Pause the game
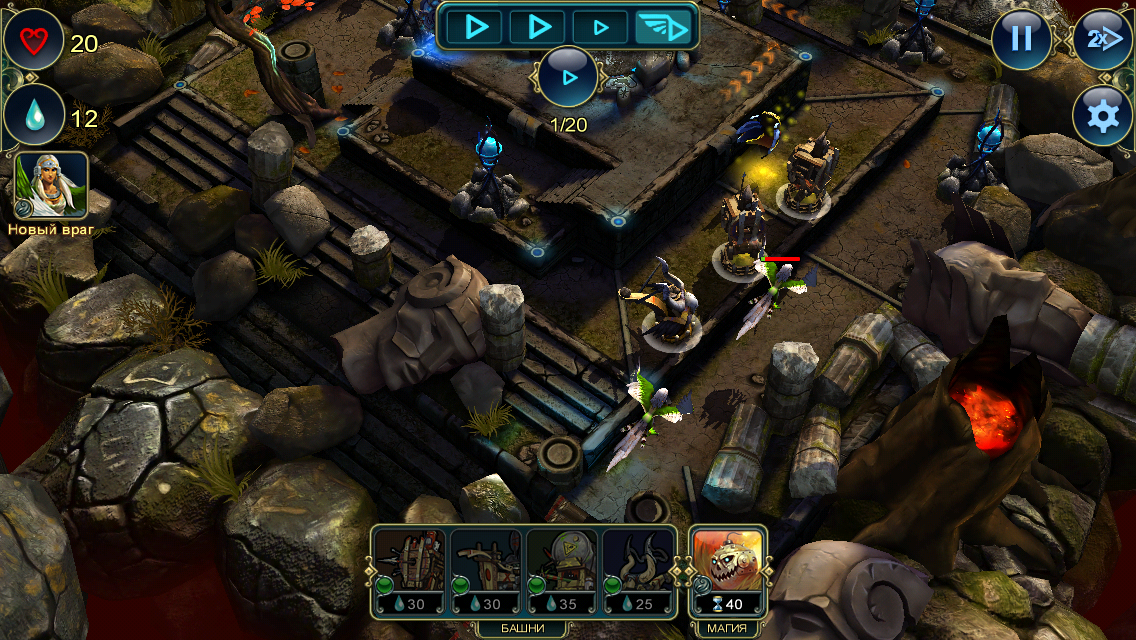1136x640 pixels. click(1021, 39)
